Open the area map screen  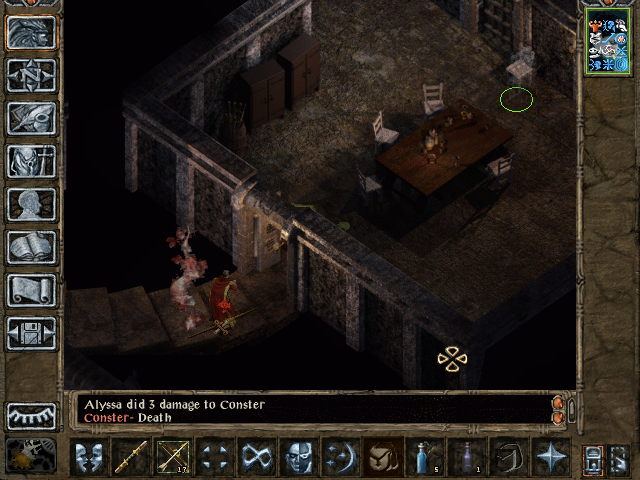click(x=31, y=74)
